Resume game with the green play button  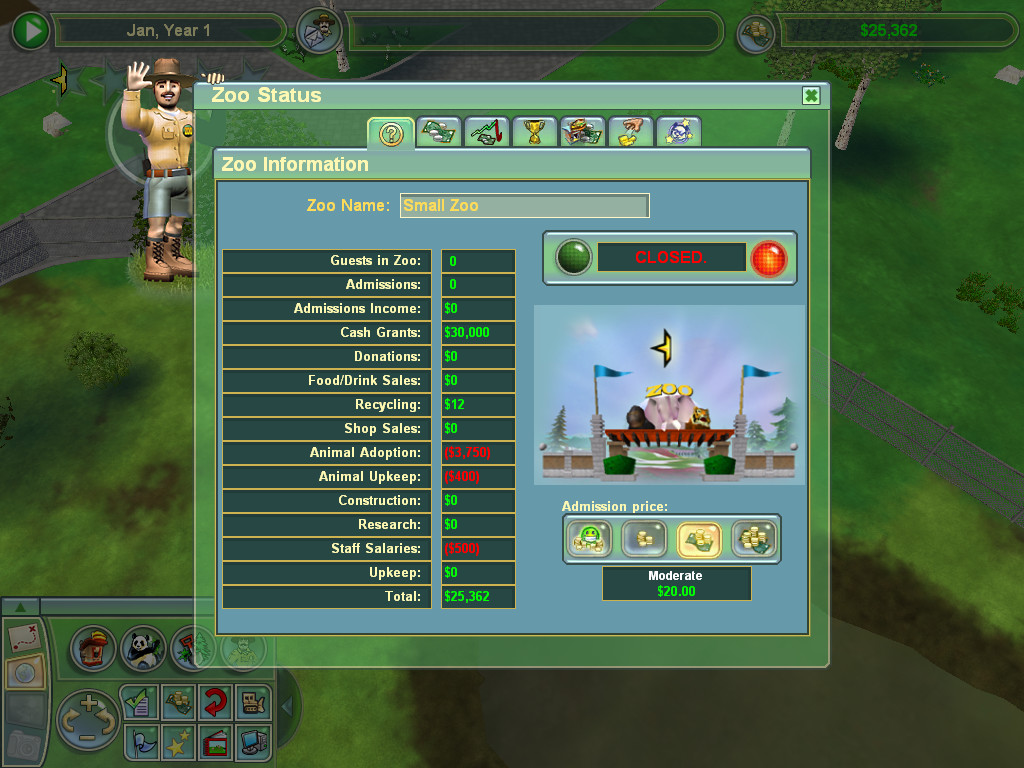point(32,31)
